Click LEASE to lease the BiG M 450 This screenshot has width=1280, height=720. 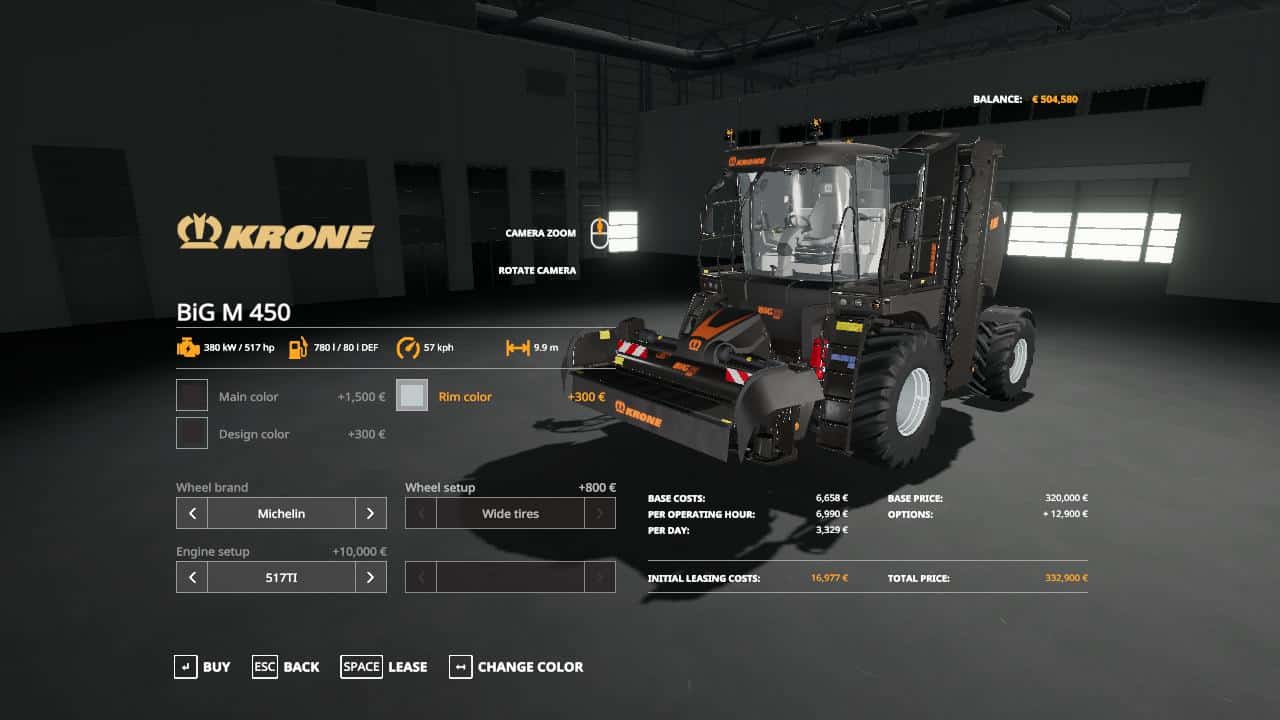[407, 667]
